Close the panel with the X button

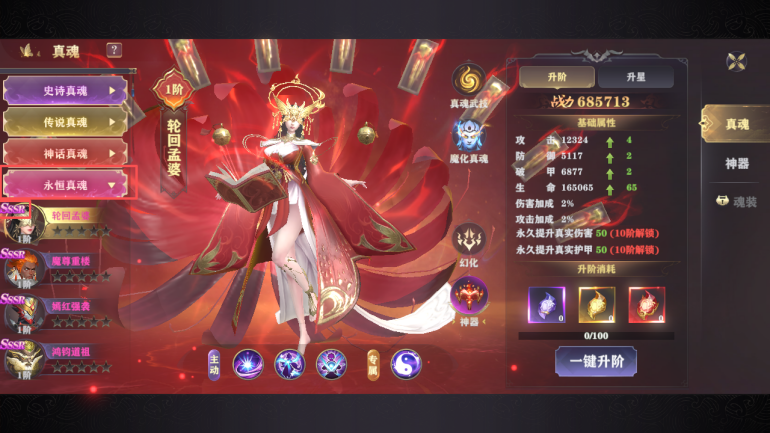(736, 61)
